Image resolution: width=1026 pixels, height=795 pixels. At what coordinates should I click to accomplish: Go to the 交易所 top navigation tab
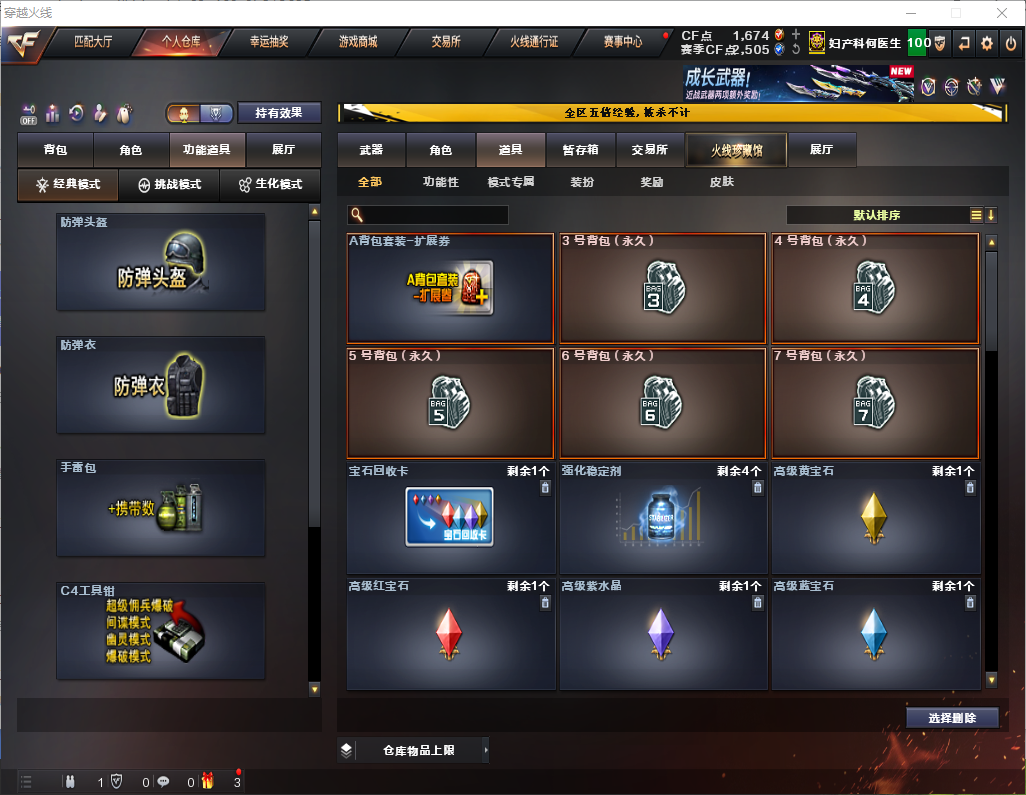click(x=446, y=42)
